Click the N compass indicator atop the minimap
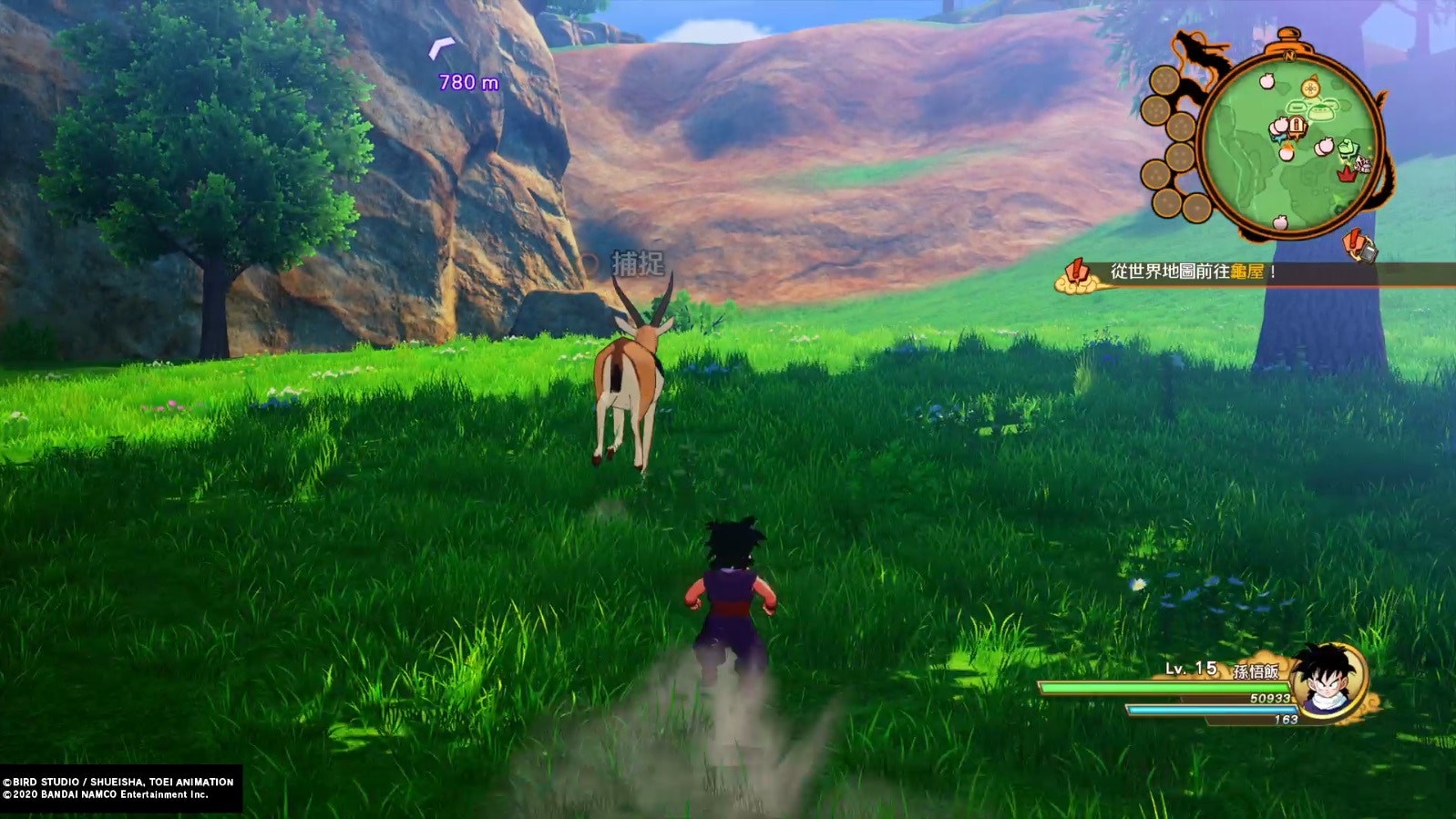1456x819 pixels. pyautogui.click(x=1289, y=56)
